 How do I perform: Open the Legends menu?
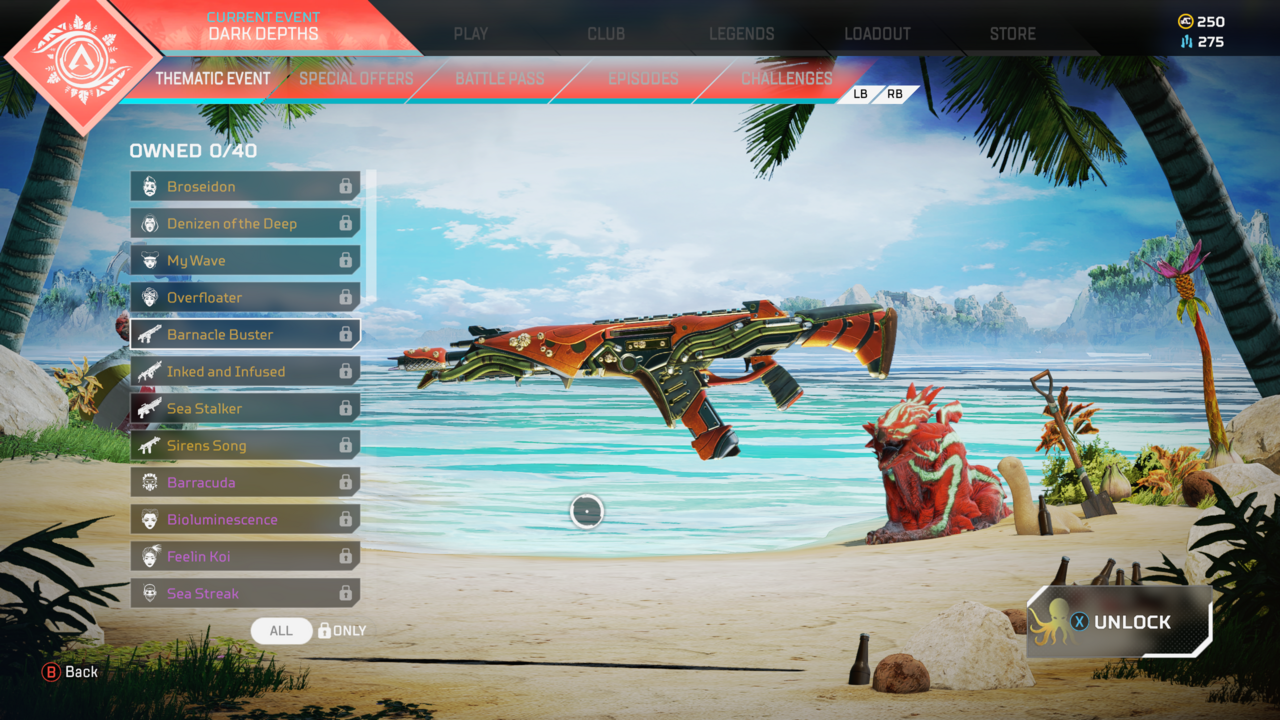coord(741,33)
